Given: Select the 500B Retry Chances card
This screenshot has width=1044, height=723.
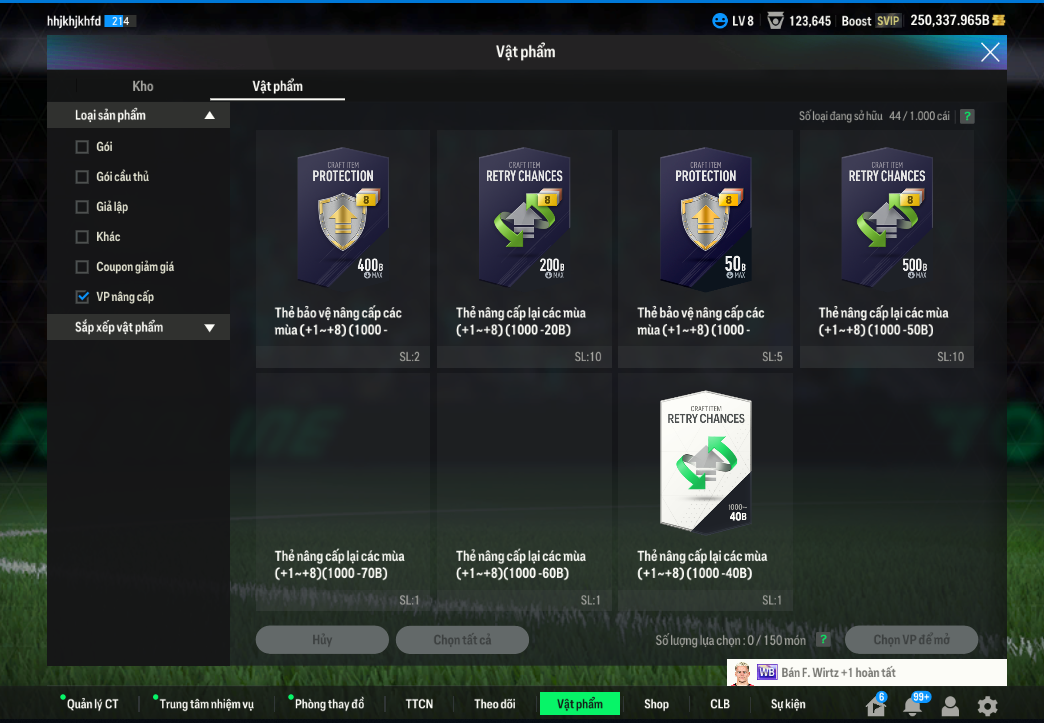Looking at the screenshot, I should (886, 215).
